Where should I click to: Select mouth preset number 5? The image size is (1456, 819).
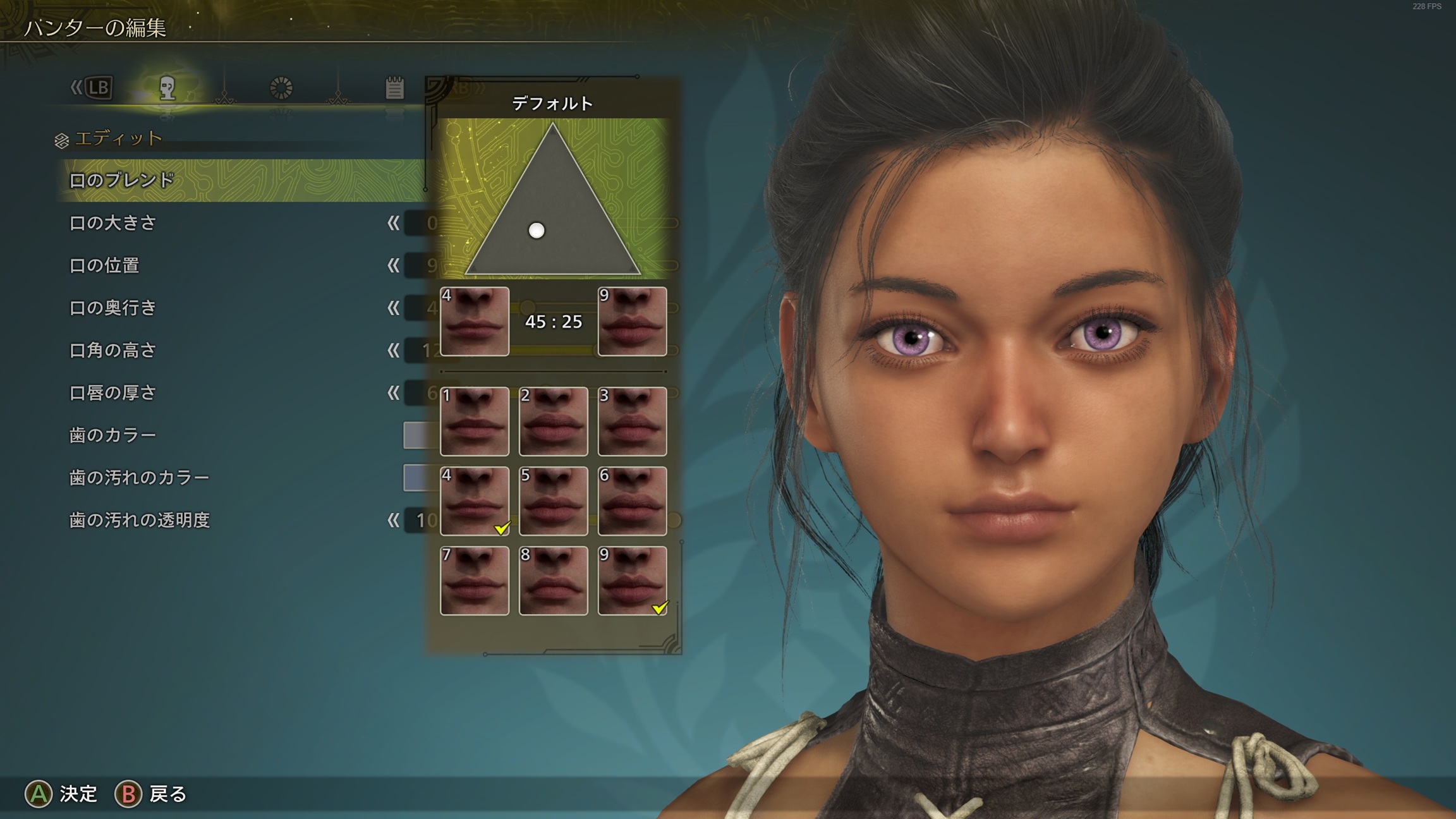click(x=554, y=501)
